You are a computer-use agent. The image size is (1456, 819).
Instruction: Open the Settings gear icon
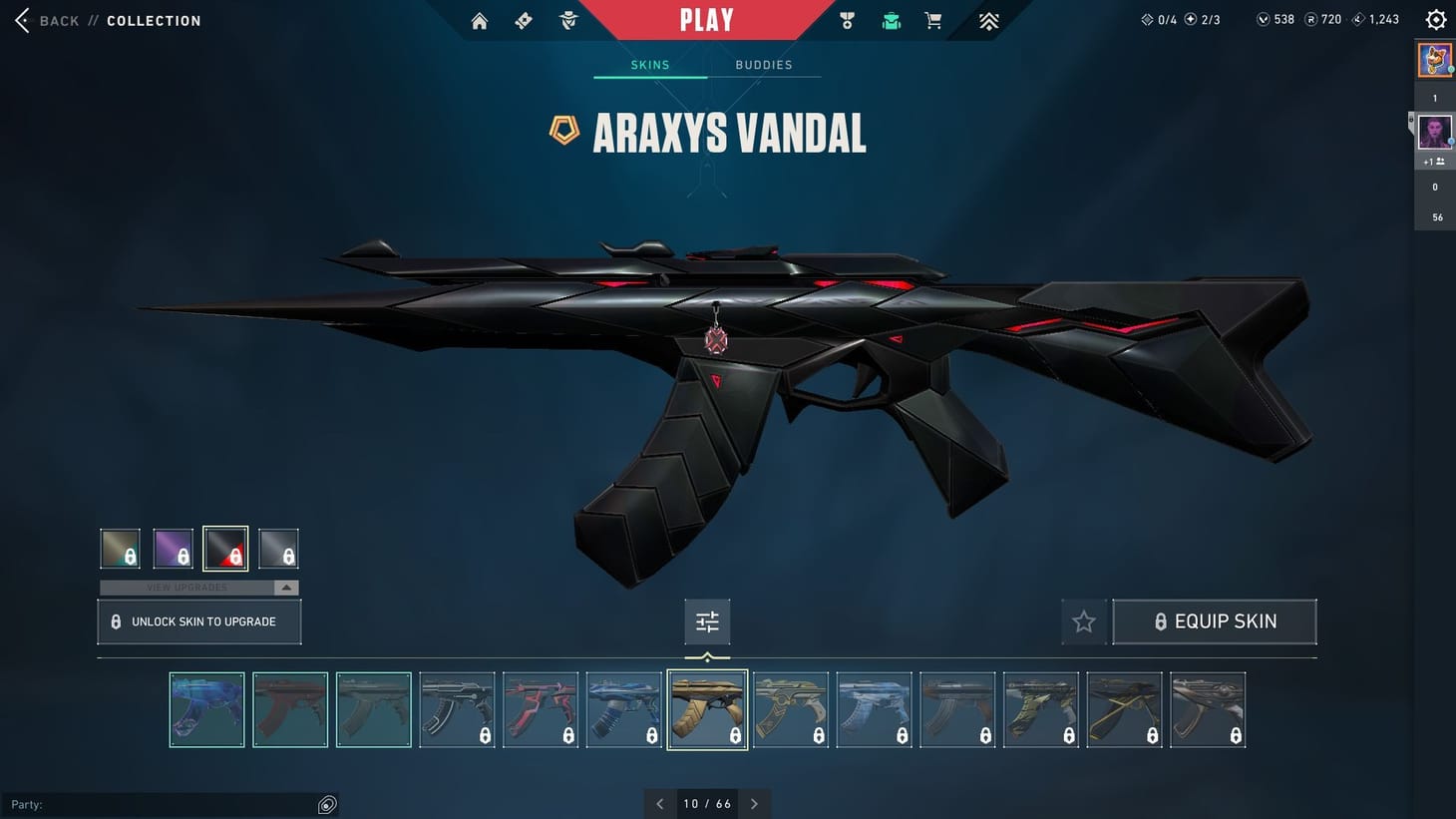(x=1435, y=19)
